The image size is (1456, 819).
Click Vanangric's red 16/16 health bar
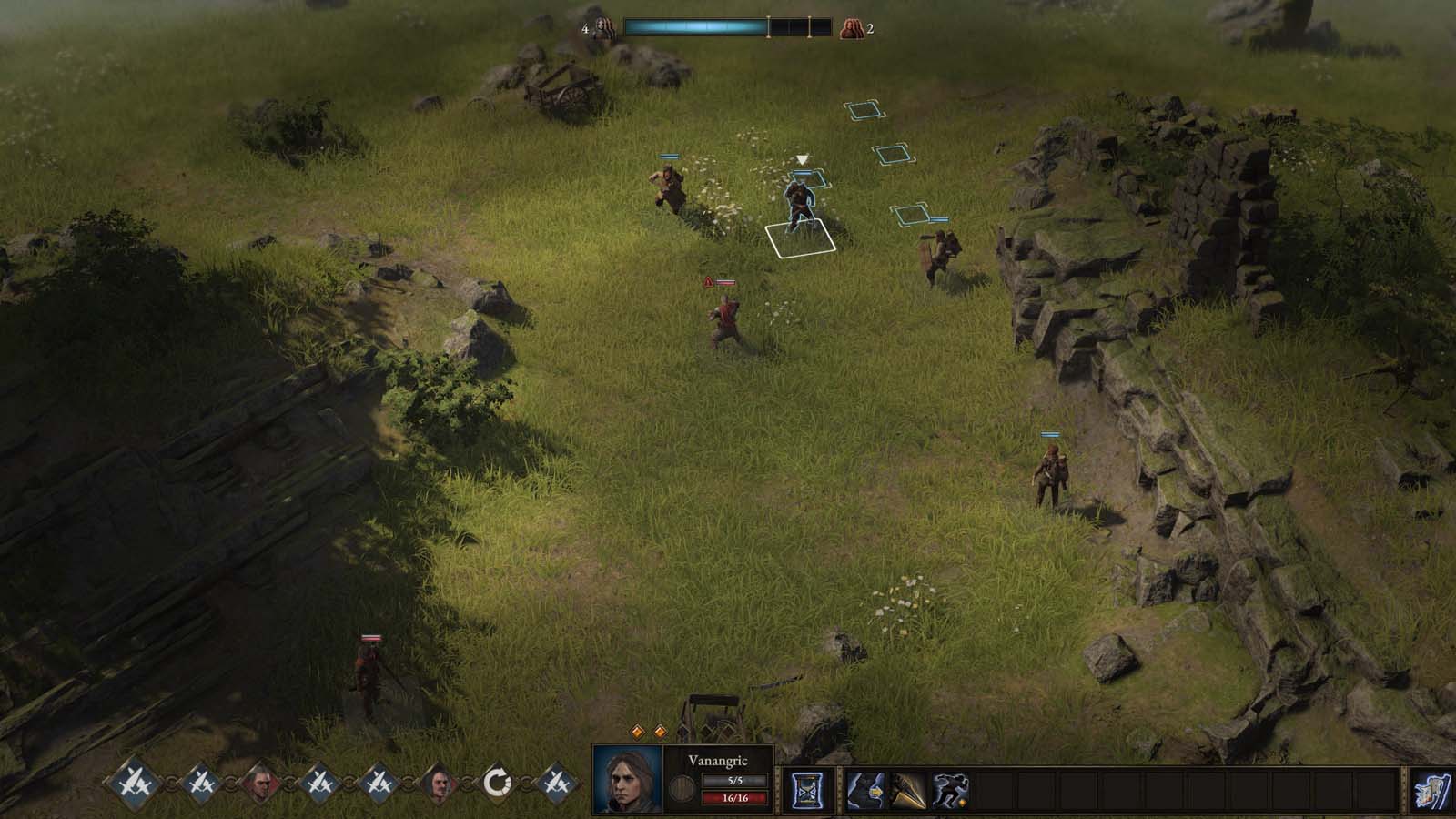[734, 798]
